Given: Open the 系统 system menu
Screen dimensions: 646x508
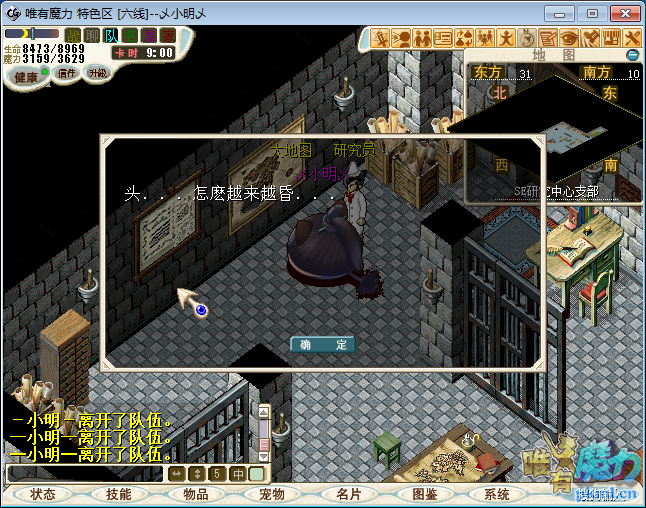Looking at the screenshot, I should [x=497, y=494].
